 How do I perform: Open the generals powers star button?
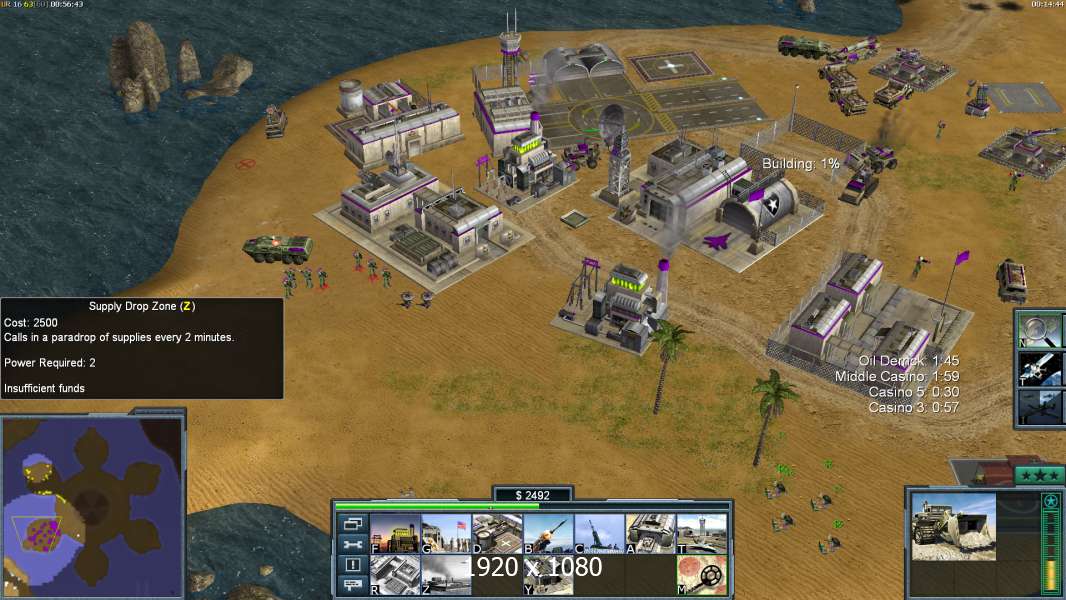pyautogui.click(x=1038, y=475)
